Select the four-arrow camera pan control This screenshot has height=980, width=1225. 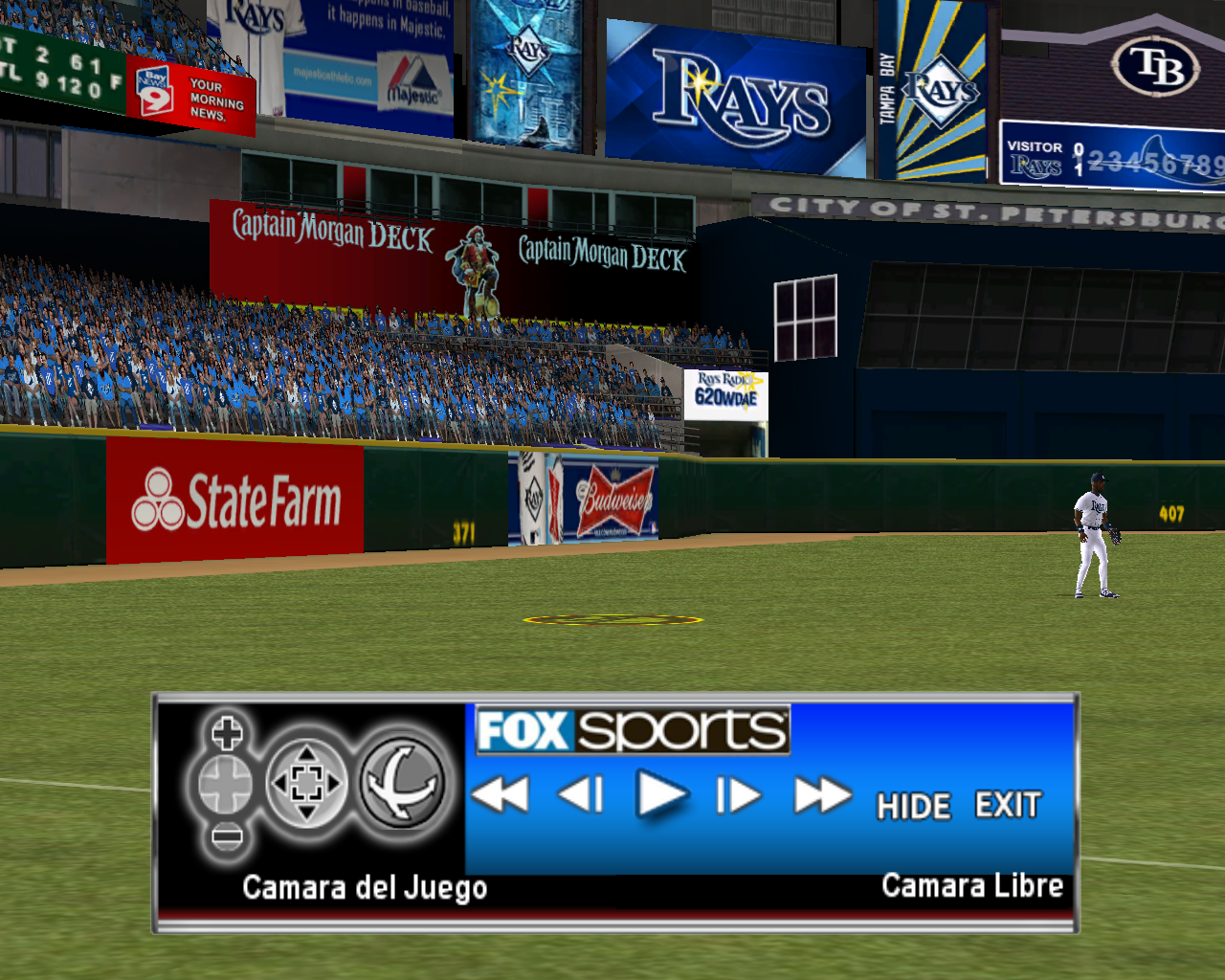305,784
